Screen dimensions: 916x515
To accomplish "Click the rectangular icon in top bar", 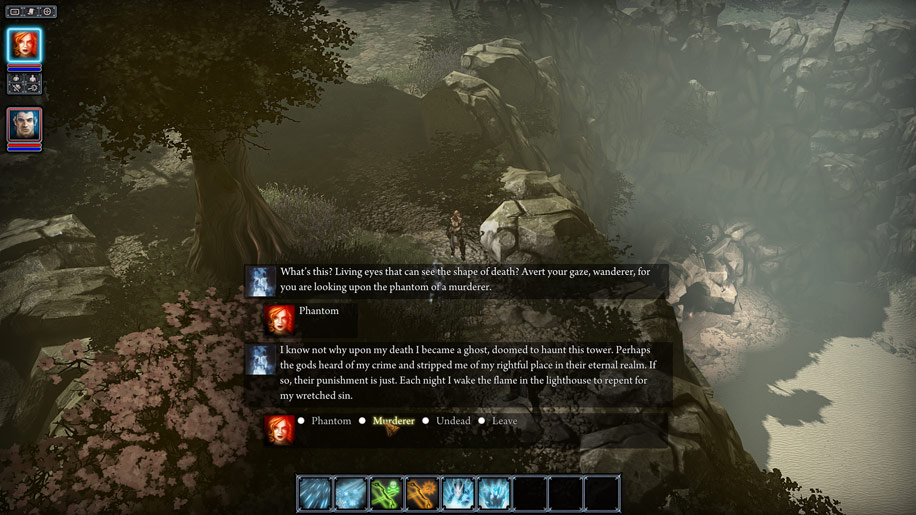I will click(x=15, y=12).
